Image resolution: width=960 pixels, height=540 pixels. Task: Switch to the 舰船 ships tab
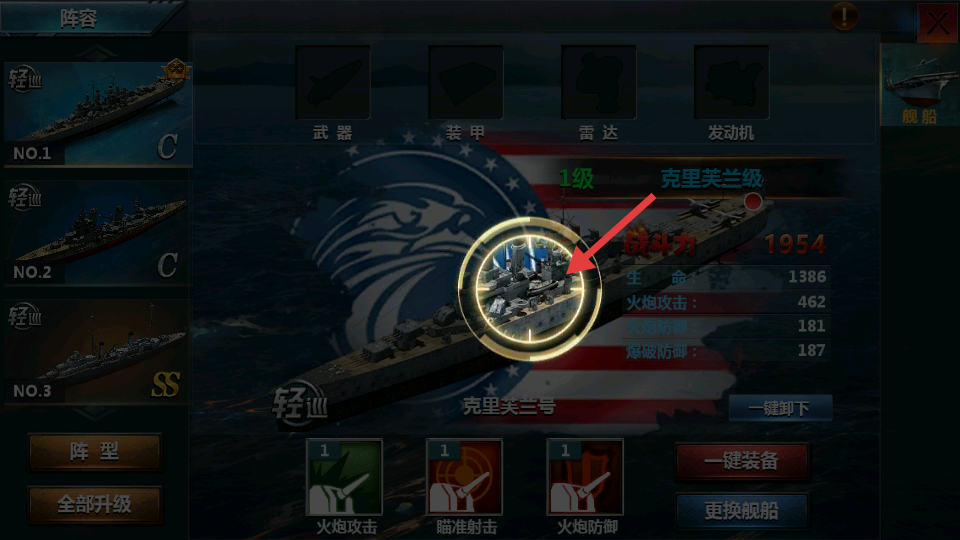pos(918,88)
